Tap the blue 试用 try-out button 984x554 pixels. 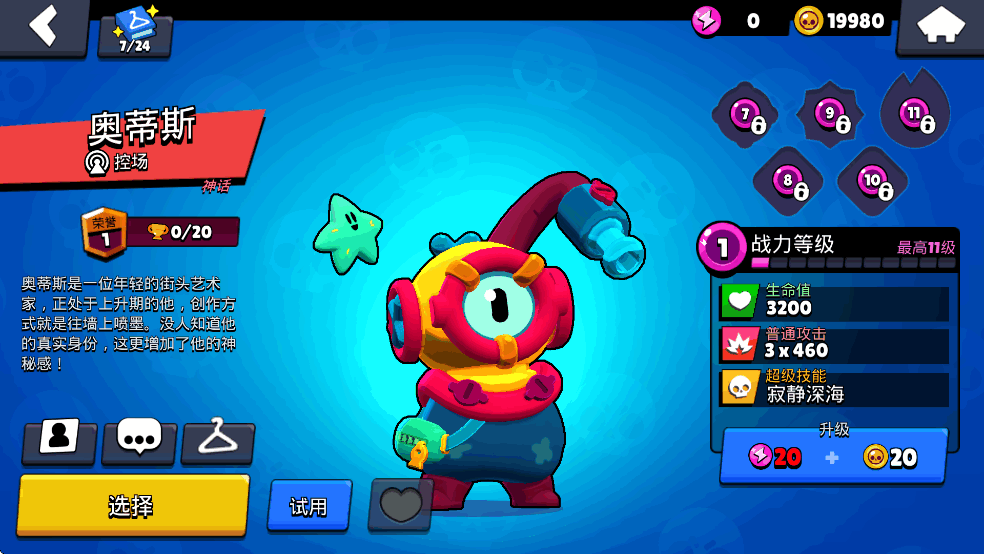pyautogui.click(x=309, y=506)
